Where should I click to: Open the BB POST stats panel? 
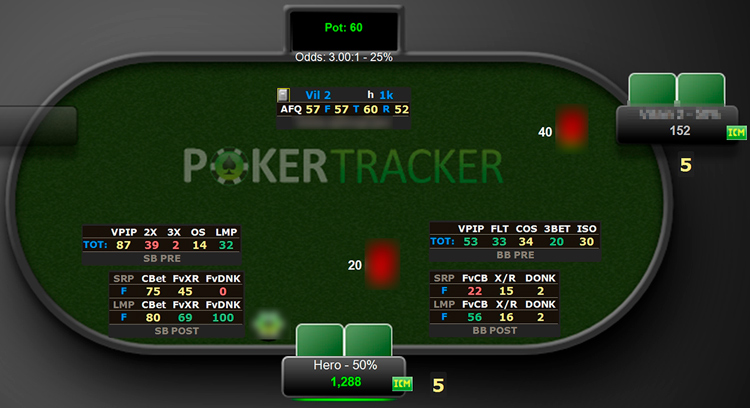494,304
